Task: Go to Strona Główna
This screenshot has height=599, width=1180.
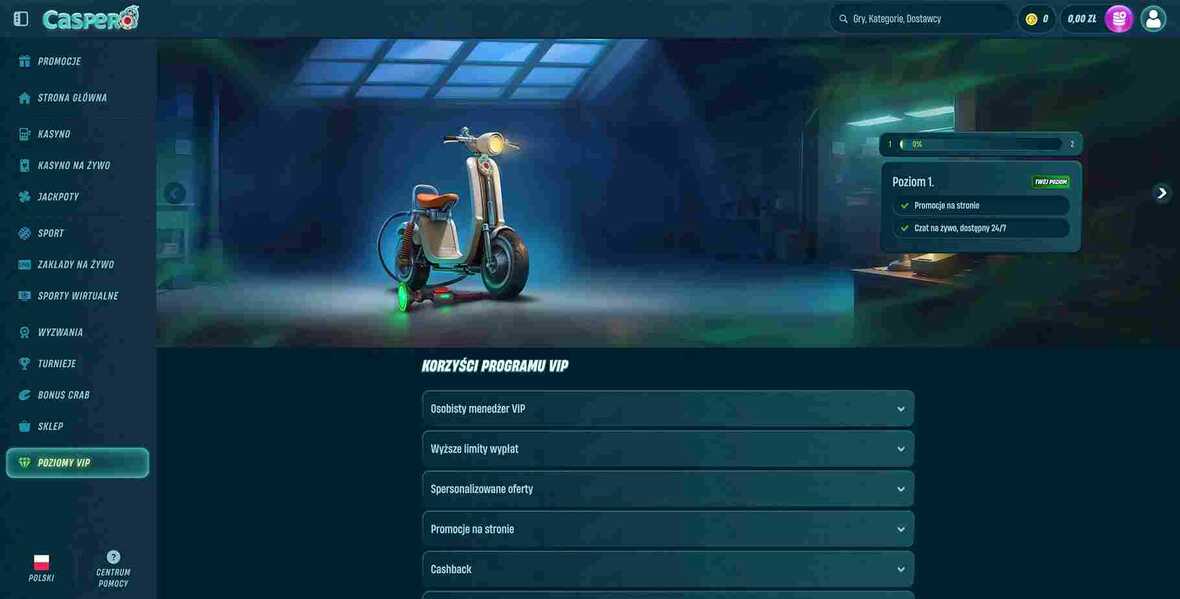Action: pos(72,98)
